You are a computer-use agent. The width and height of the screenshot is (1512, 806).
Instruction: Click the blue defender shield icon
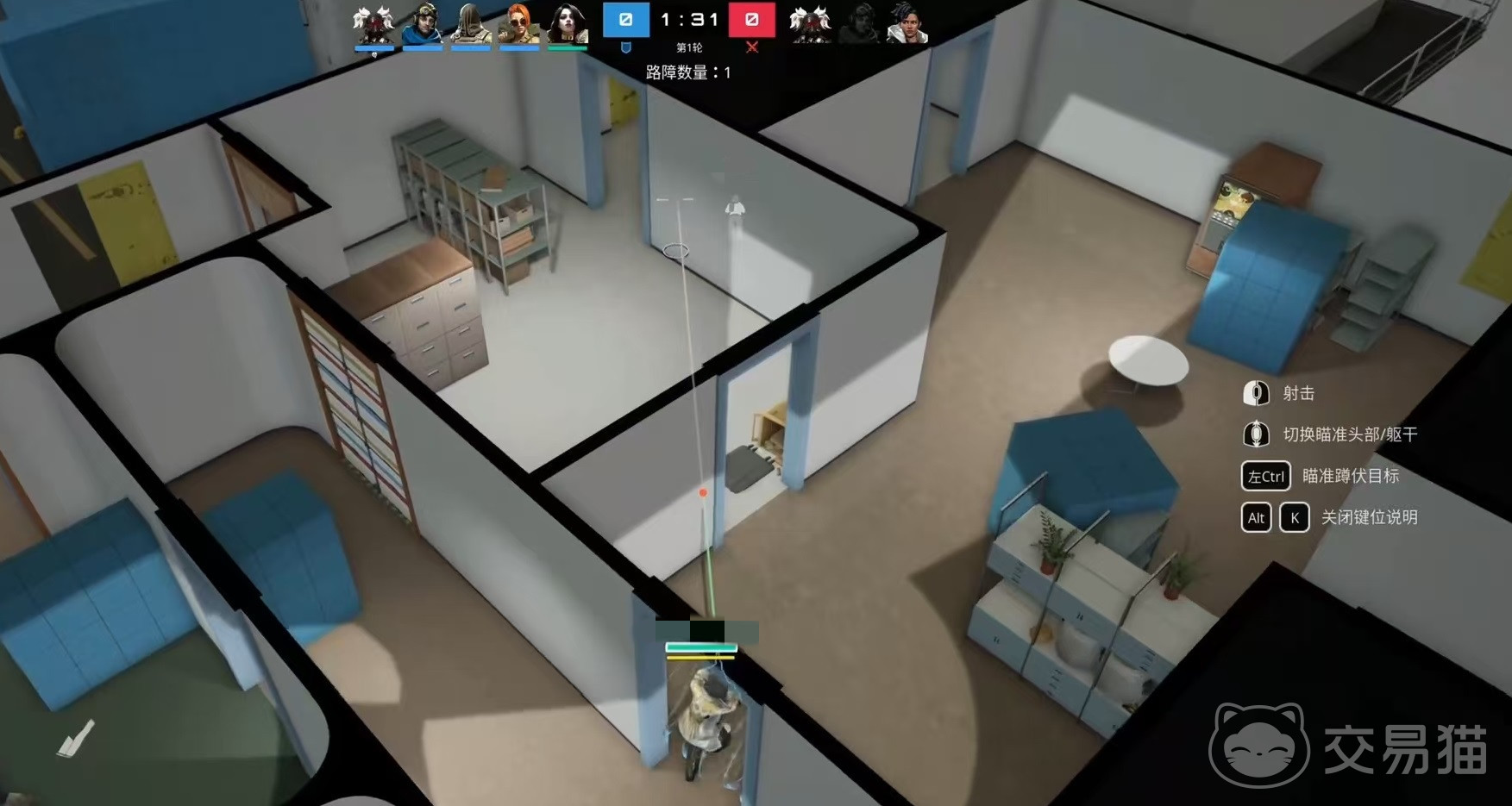click(x=626, y=47)
